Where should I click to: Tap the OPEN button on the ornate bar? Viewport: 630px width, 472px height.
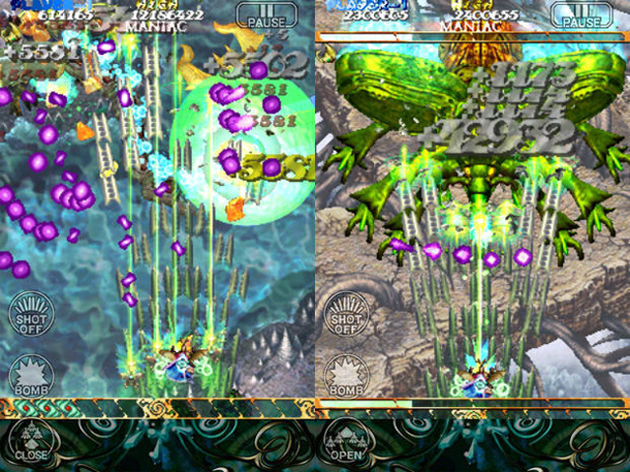pos(346,442)
